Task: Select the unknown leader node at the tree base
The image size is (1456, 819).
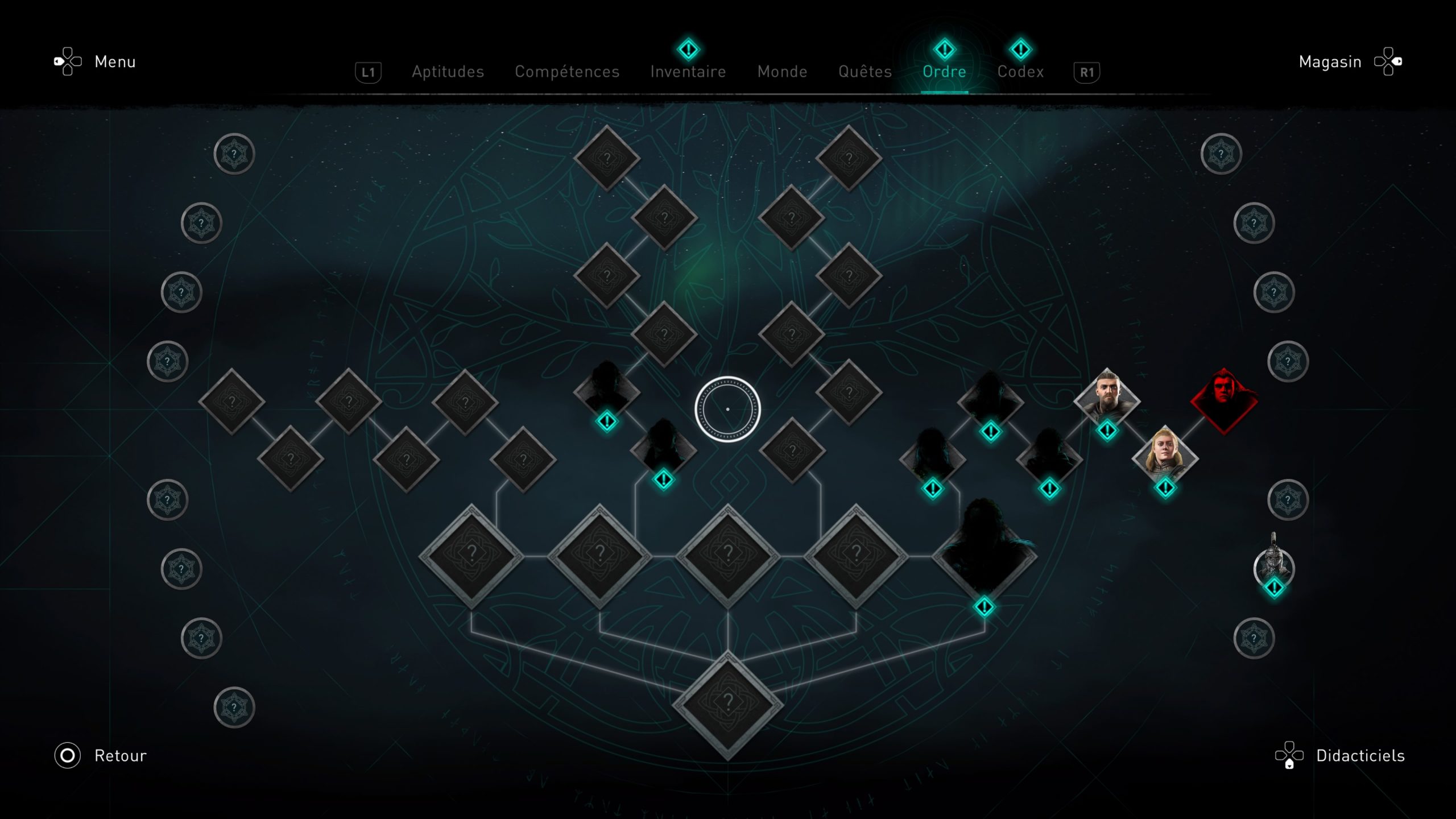Action: pyautogui.click(x=728, y=704)
